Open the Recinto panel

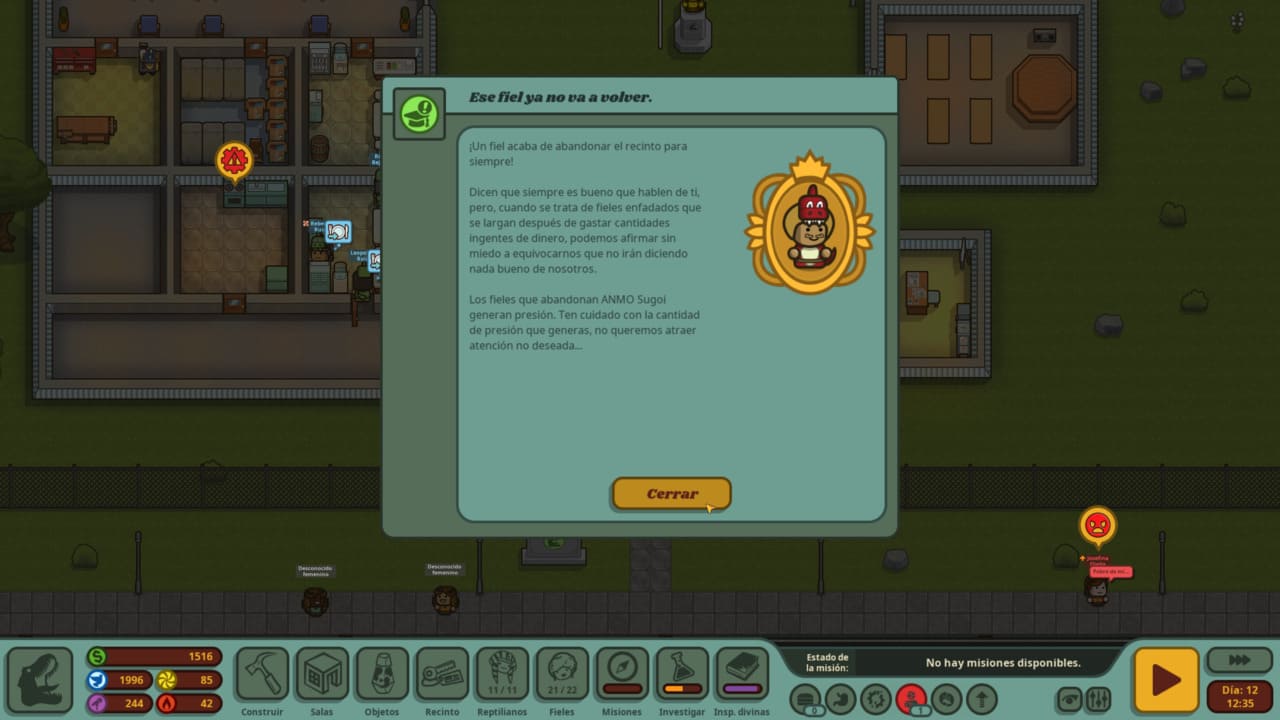click(442, 674)
